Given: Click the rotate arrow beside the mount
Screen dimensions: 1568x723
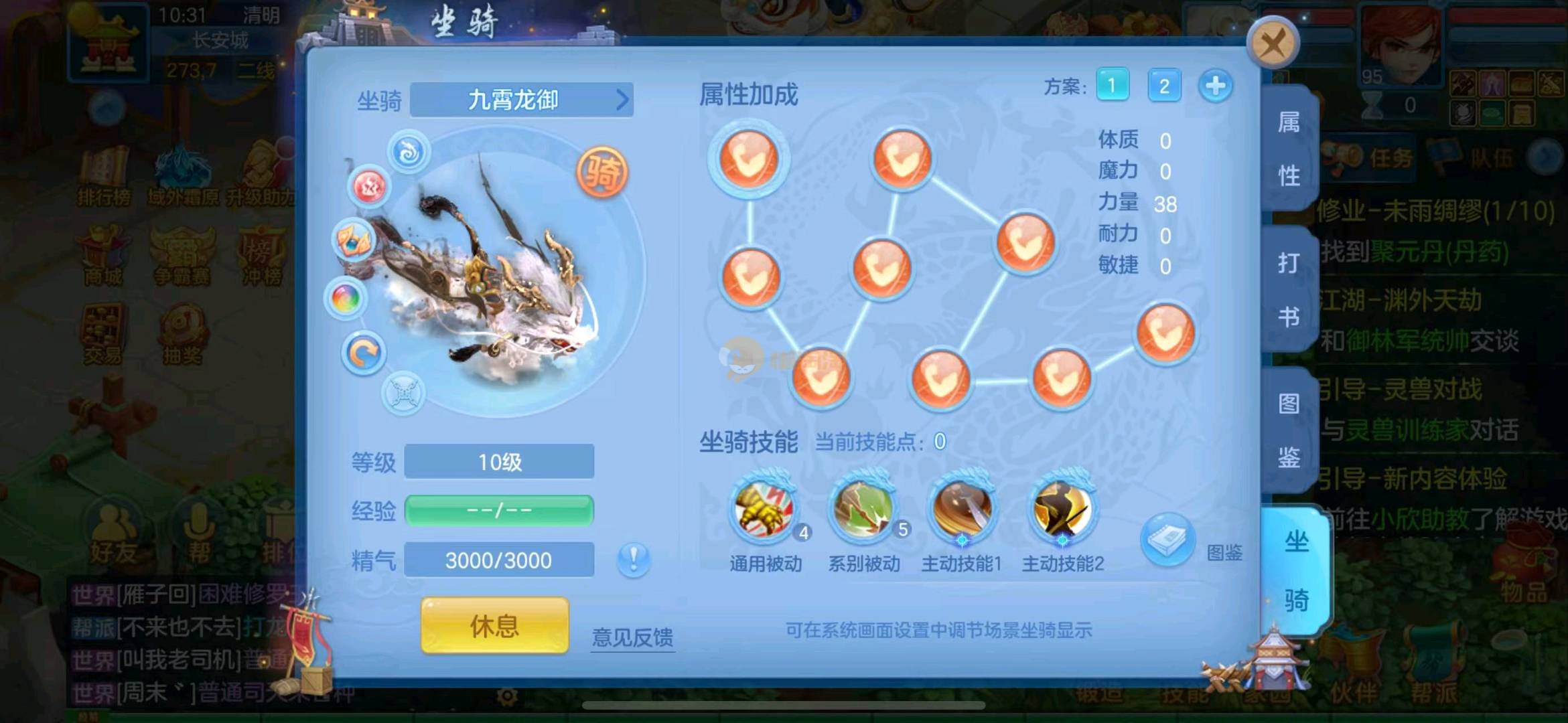Looking at the screenshot, I should point(364,353).
